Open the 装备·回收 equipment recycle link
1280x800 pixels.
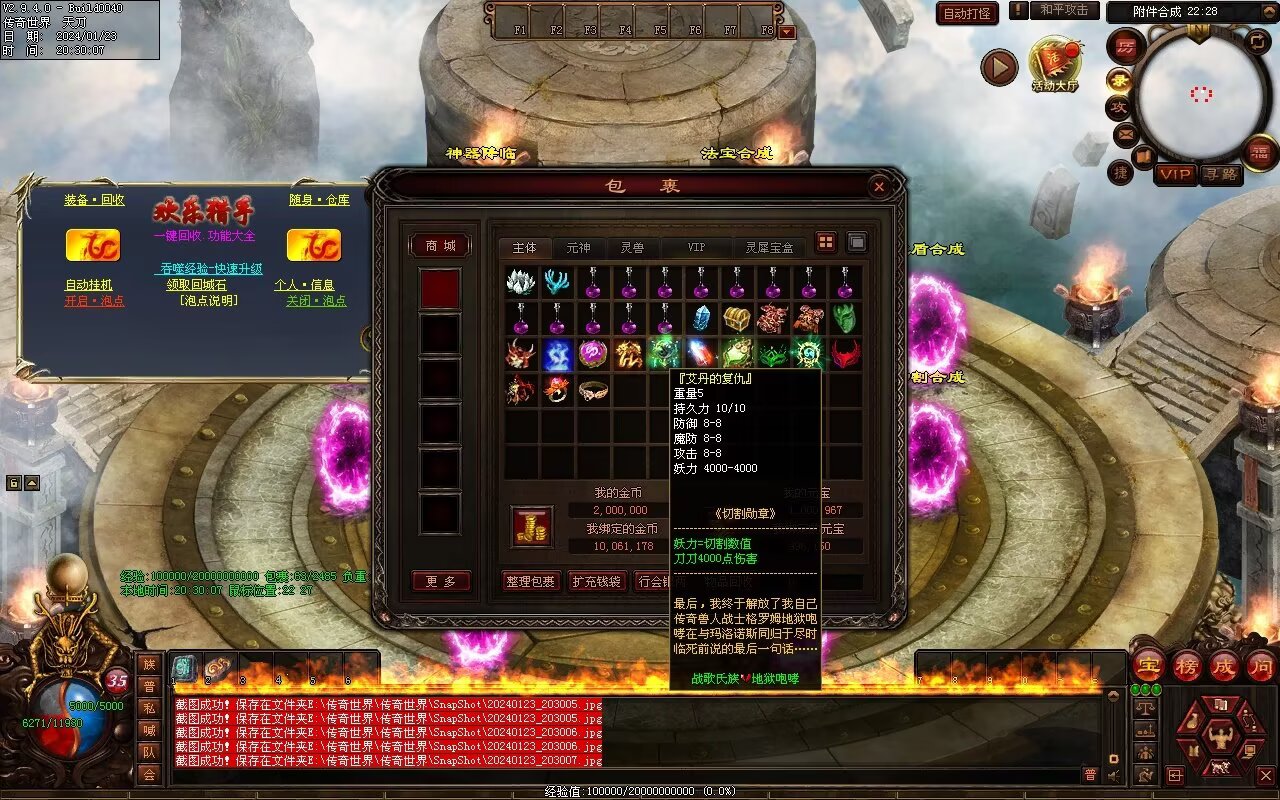94,200
